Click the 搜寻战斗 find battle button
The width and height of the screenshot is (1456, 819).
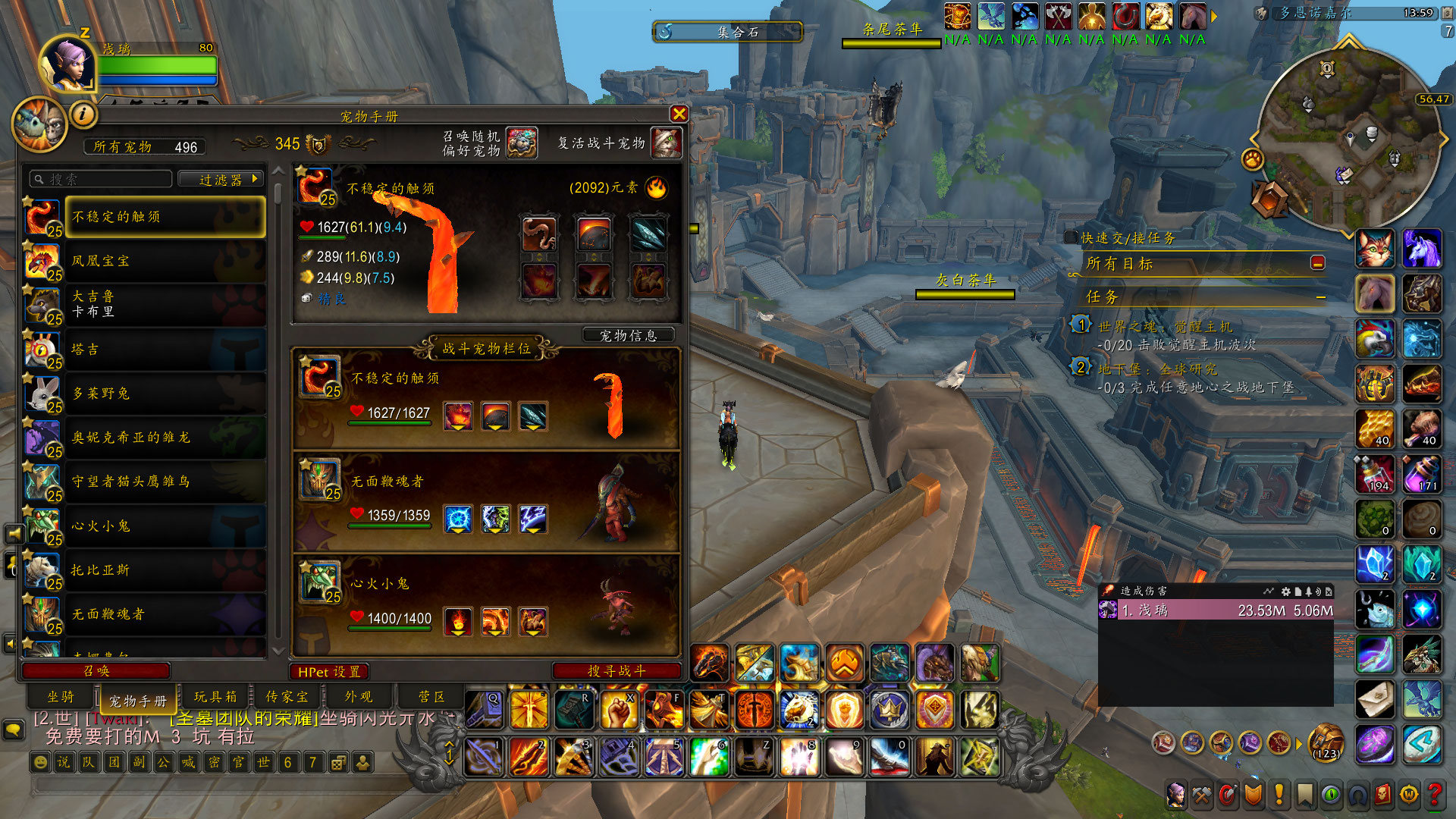[617, 671]
